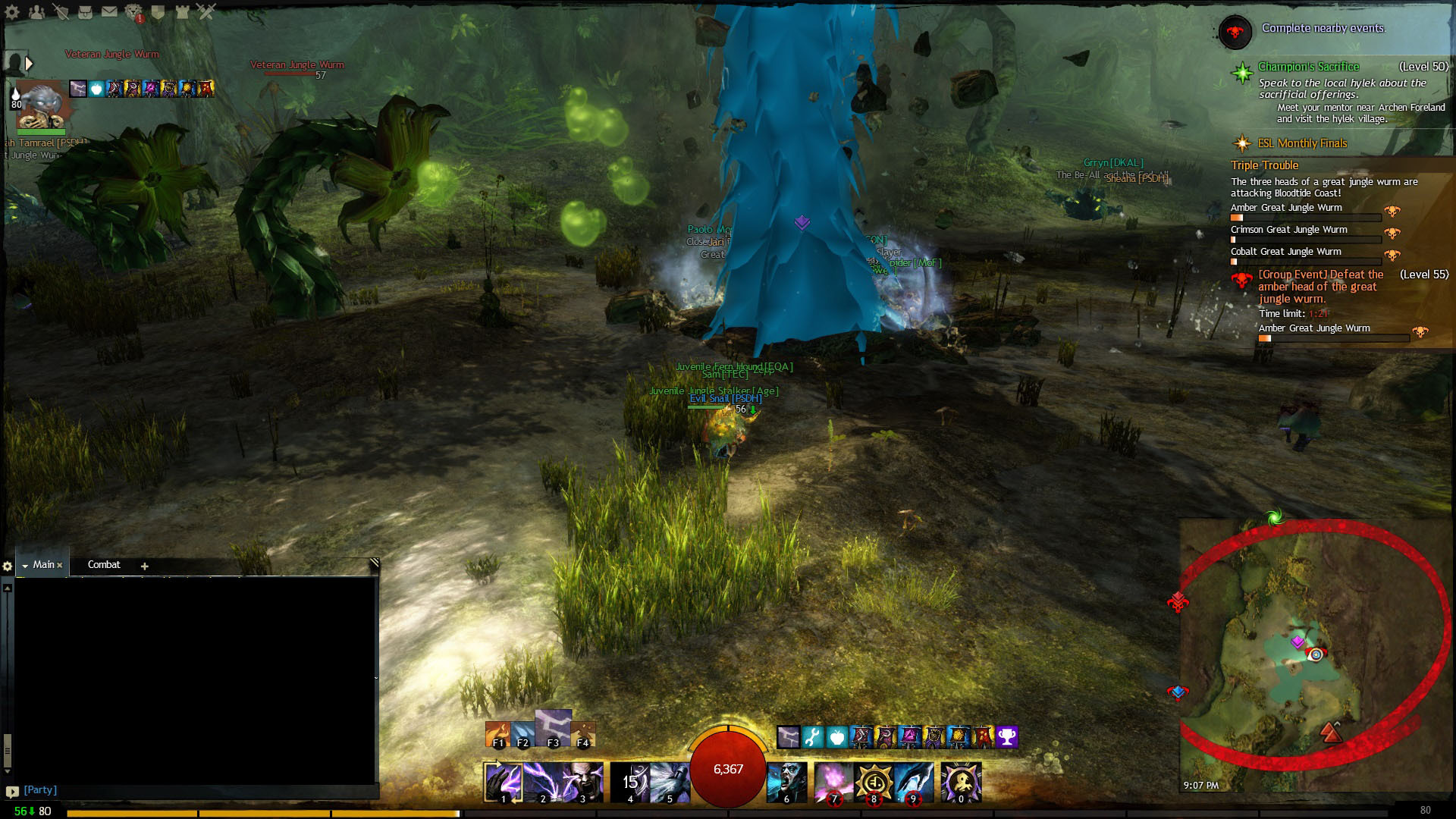Activate the elite skill in slot 0
The image size is (1456, 819).
(x=961, y=783)
